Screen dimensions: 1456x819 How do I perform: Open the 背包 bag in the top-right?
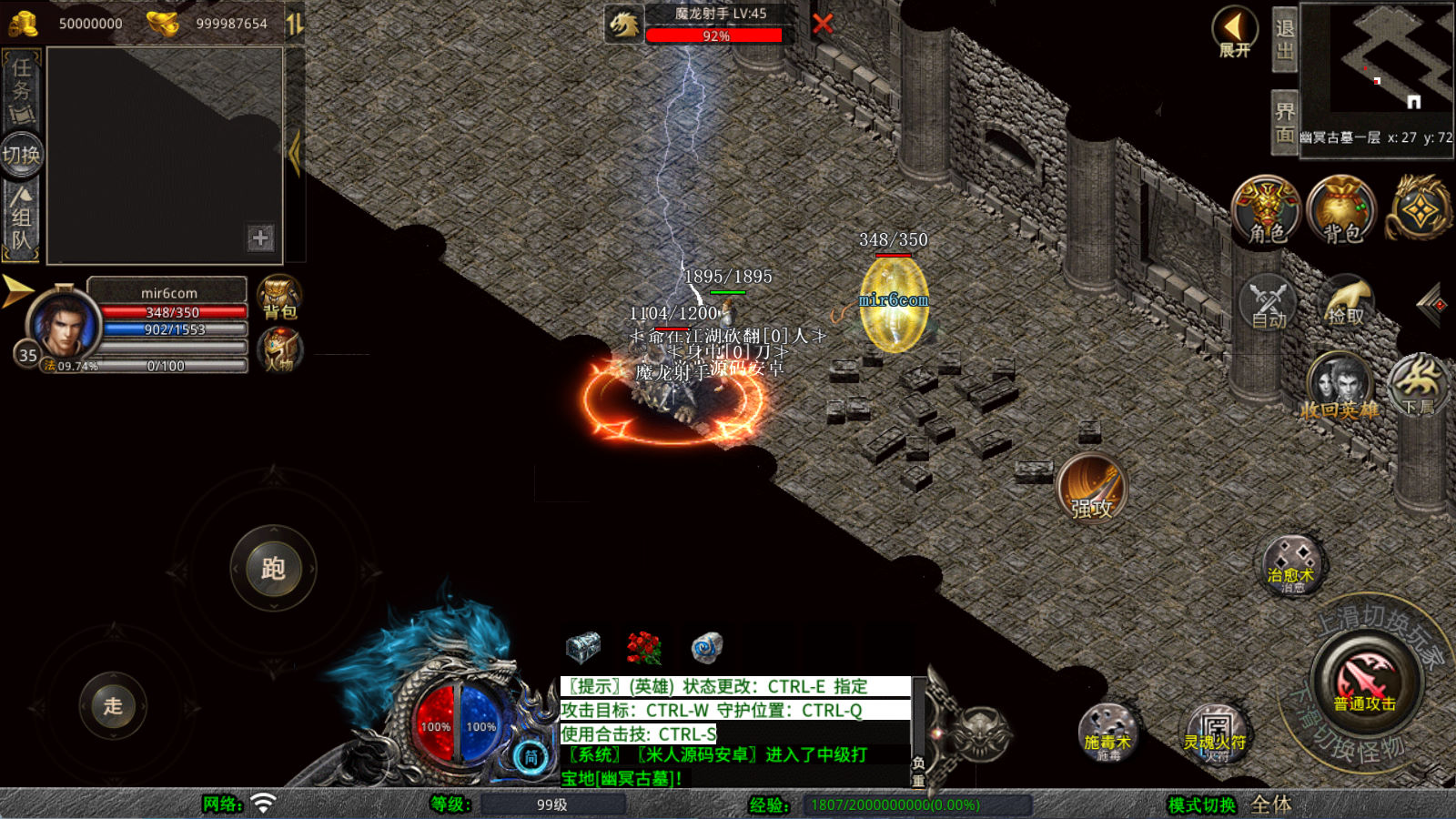[1341, 210]
